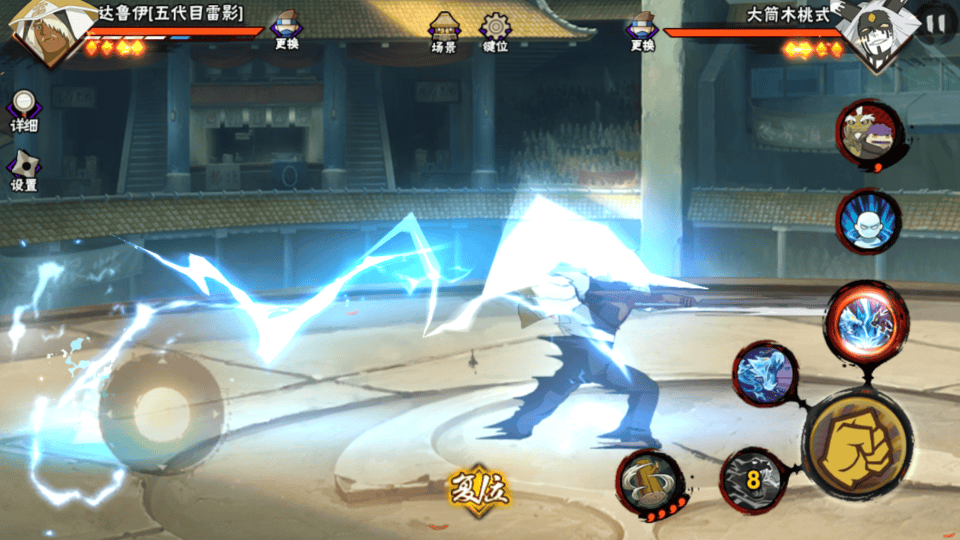Activate the blue lightning skill icon

[x=765, y=374]
